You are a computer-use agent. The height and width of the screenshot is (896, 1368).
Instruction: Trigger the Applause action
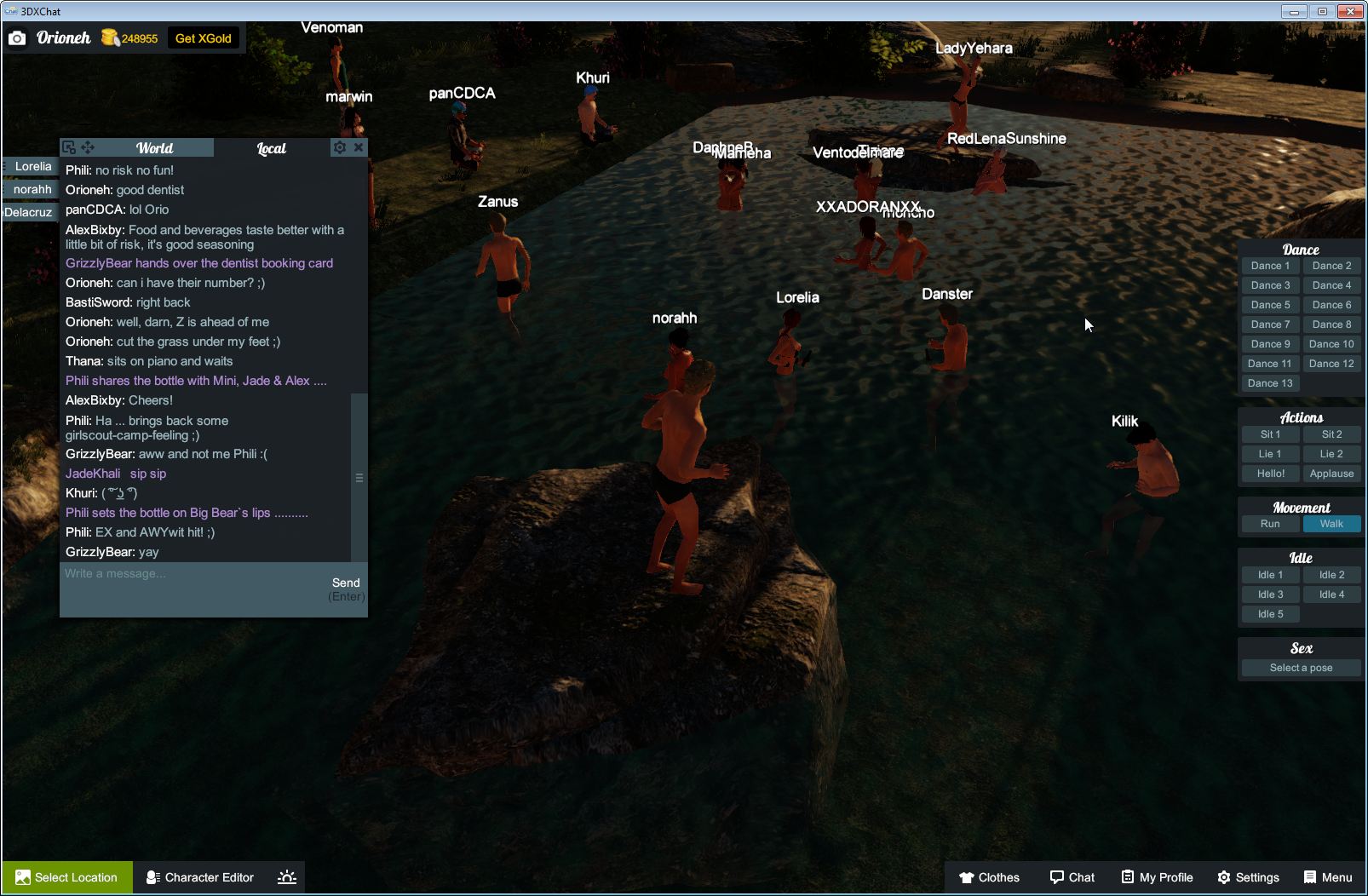click(x=1331, y=474)
